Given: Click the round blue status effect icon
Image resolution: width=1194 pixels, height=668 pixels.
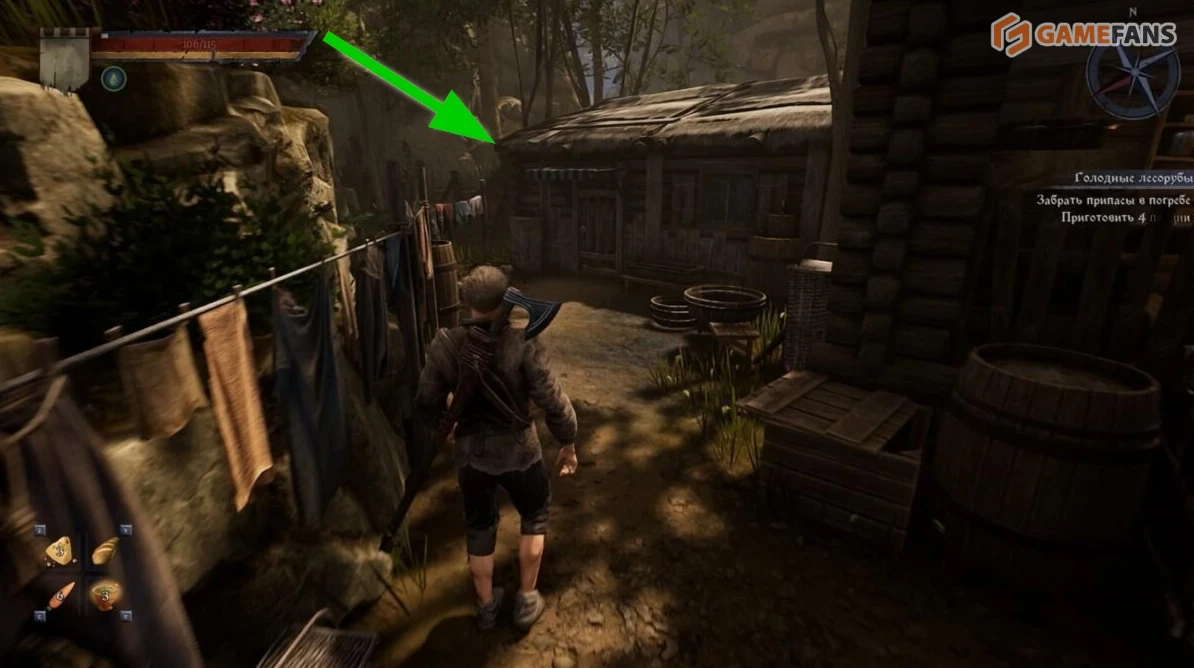Looking at the screenshot, I should (113, 78).
